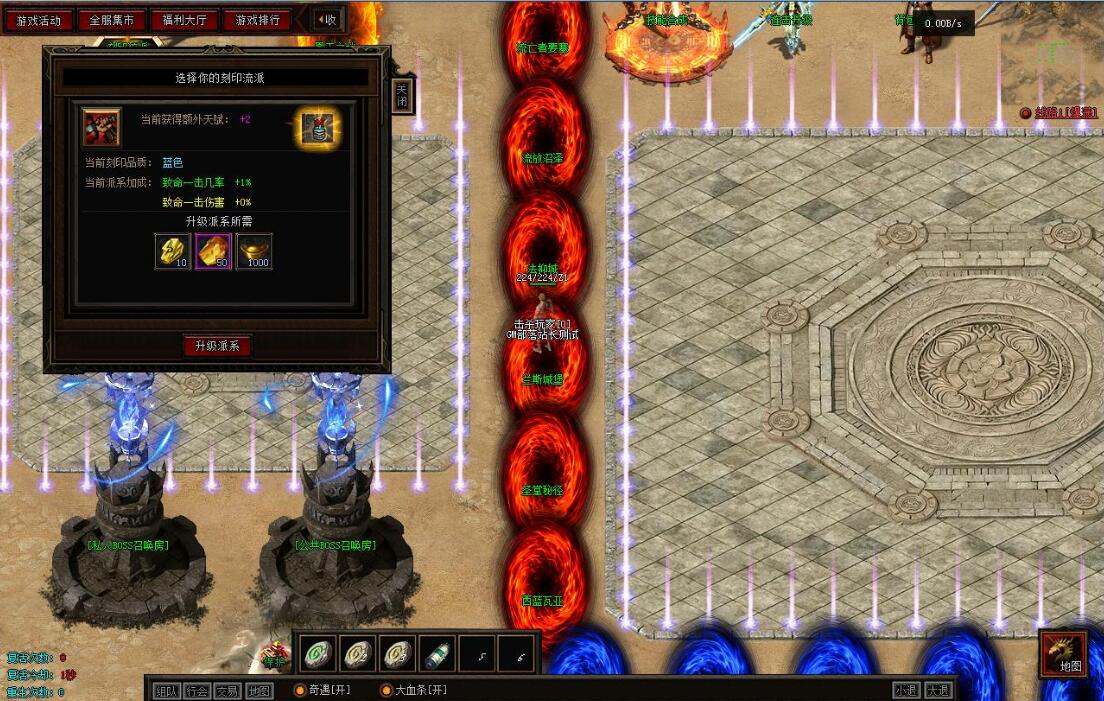Click the gold ore material requiring 10
Viewport: 1104px width, 701px height.
point(173,251)
